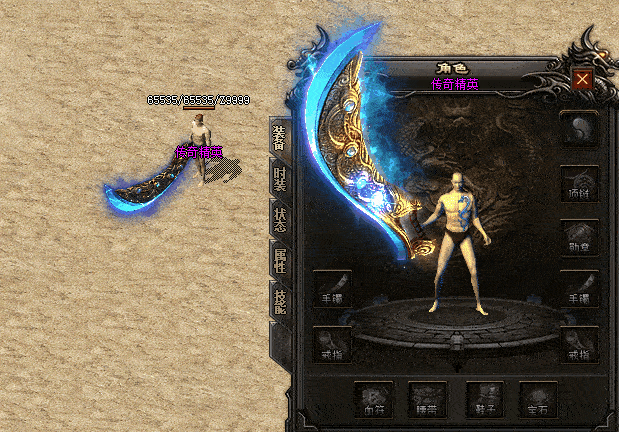Click the 项链 necklace slot

579,183
